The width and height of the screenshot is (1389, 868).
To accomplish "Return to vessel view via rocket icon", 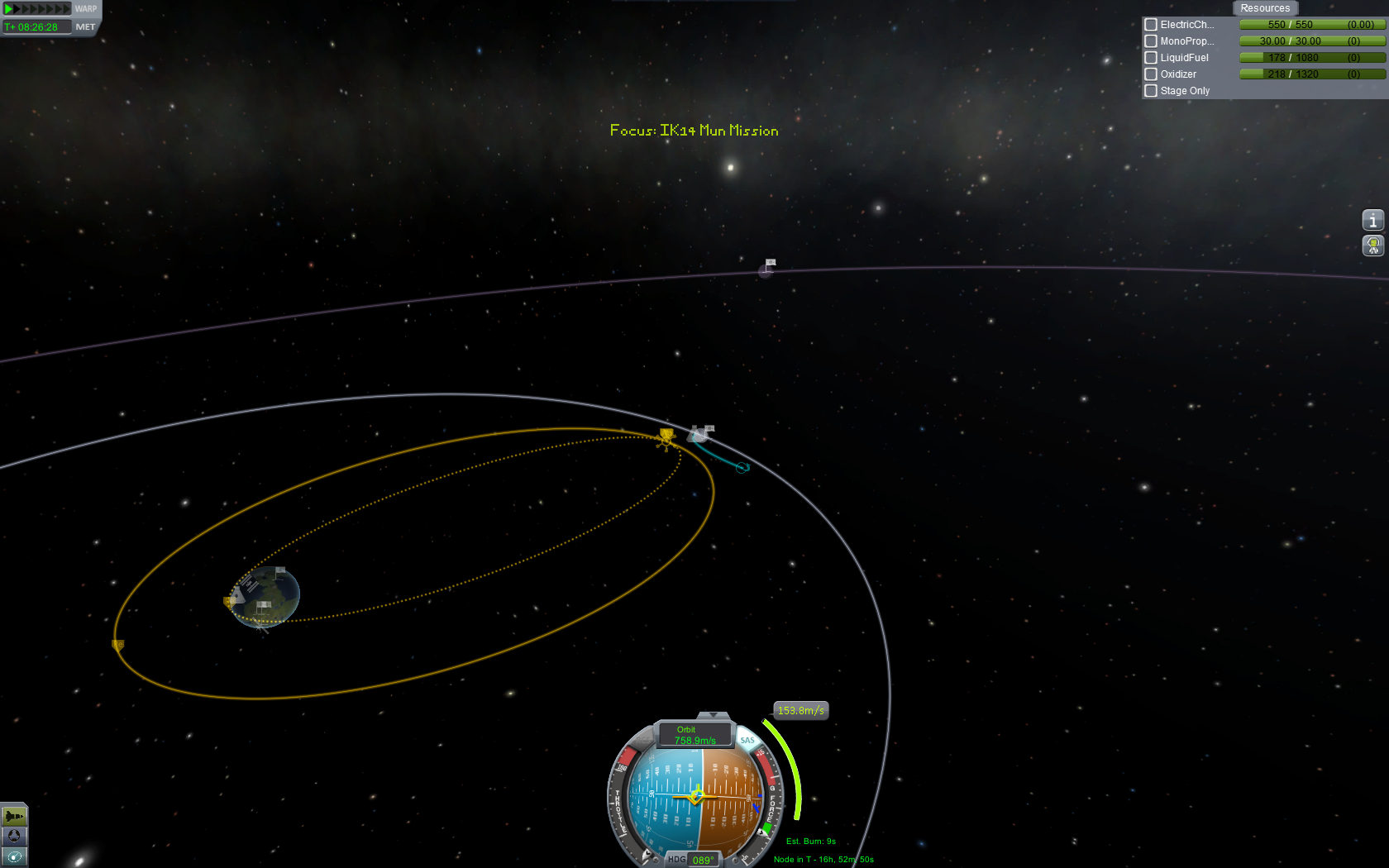I will point(14,816).
